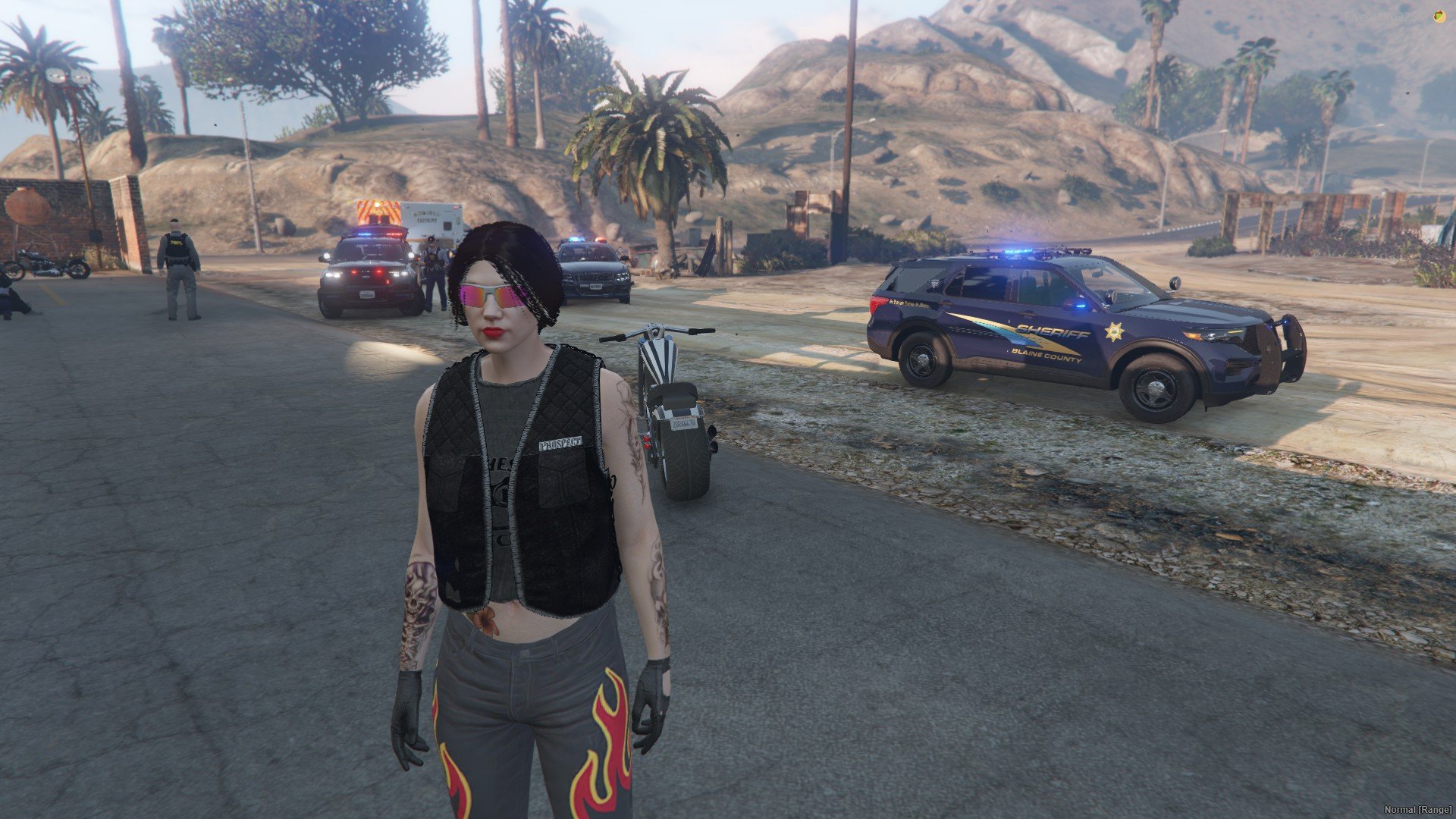Click the FiveM taco logo icon
The image size is (1456, 819).
pos(1439,17)
